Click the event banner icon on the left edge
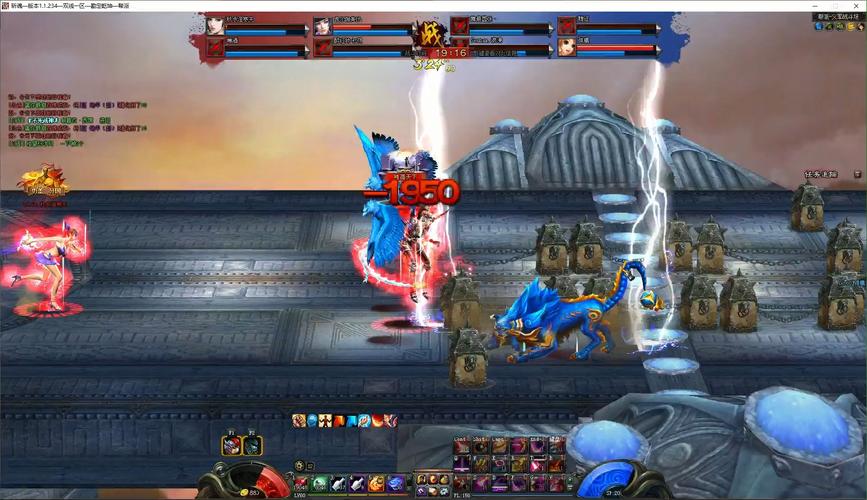The height and width of the screenshot is (500, 867). tap(42, 185)
